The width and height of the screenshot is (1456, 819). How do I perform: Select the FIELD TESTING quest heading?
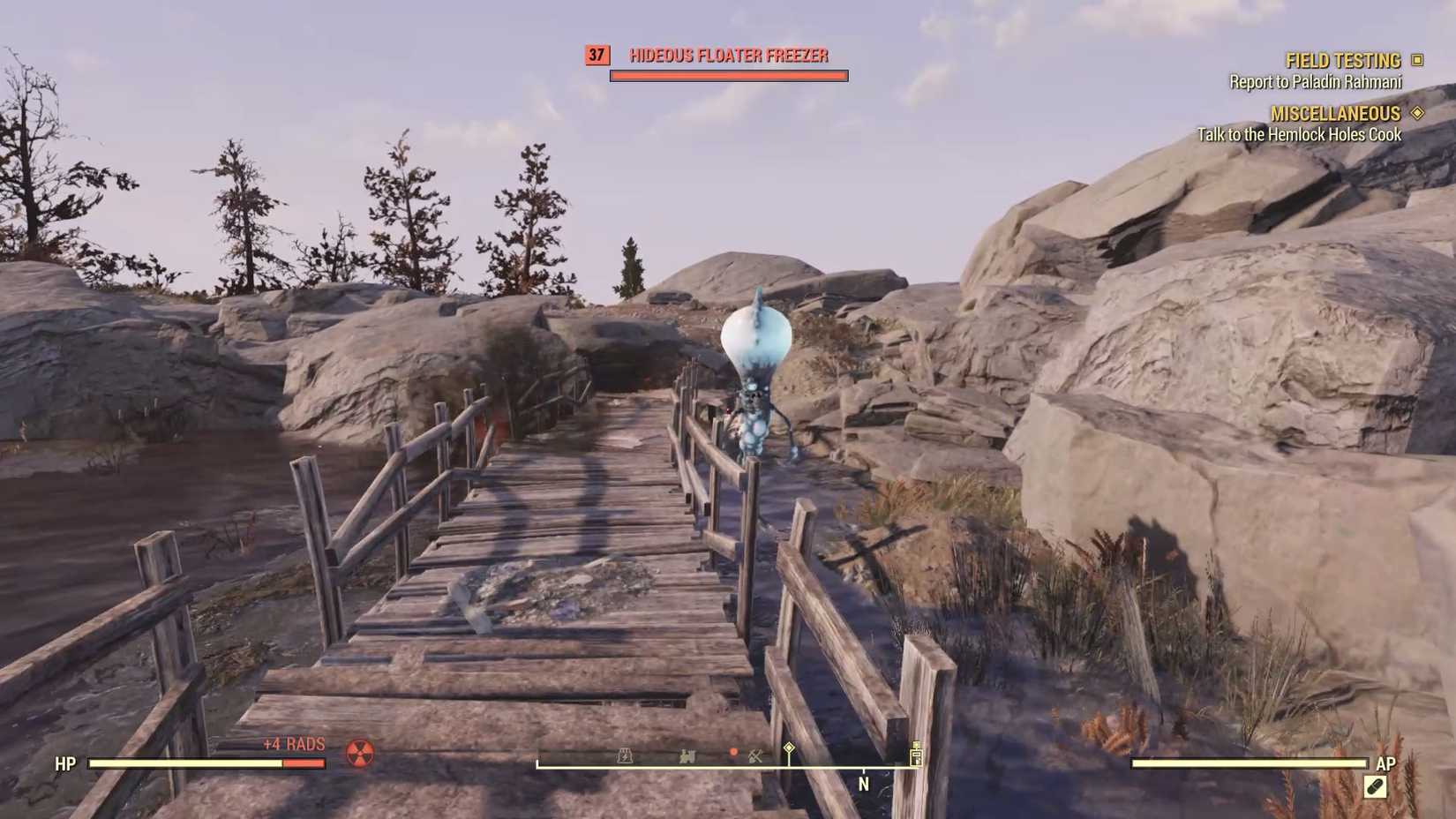(1342, 59)
